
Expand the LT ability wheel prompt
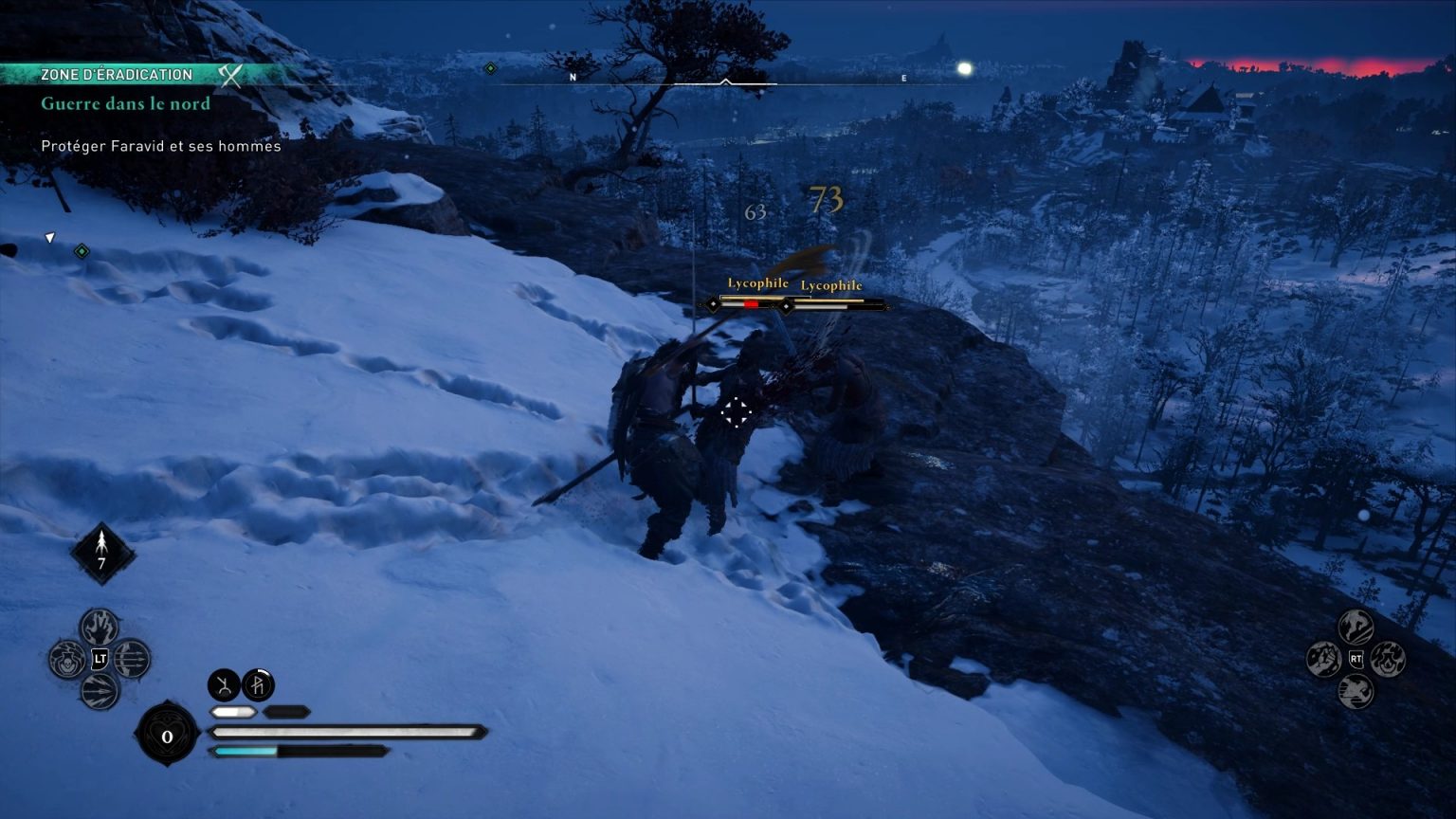100,658
